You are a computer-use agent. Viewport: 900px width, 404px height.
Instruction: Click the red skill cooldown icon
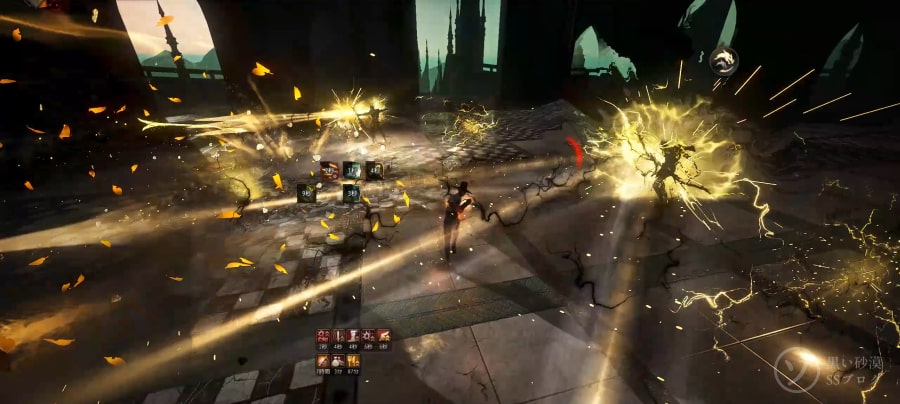pos(329,170)
